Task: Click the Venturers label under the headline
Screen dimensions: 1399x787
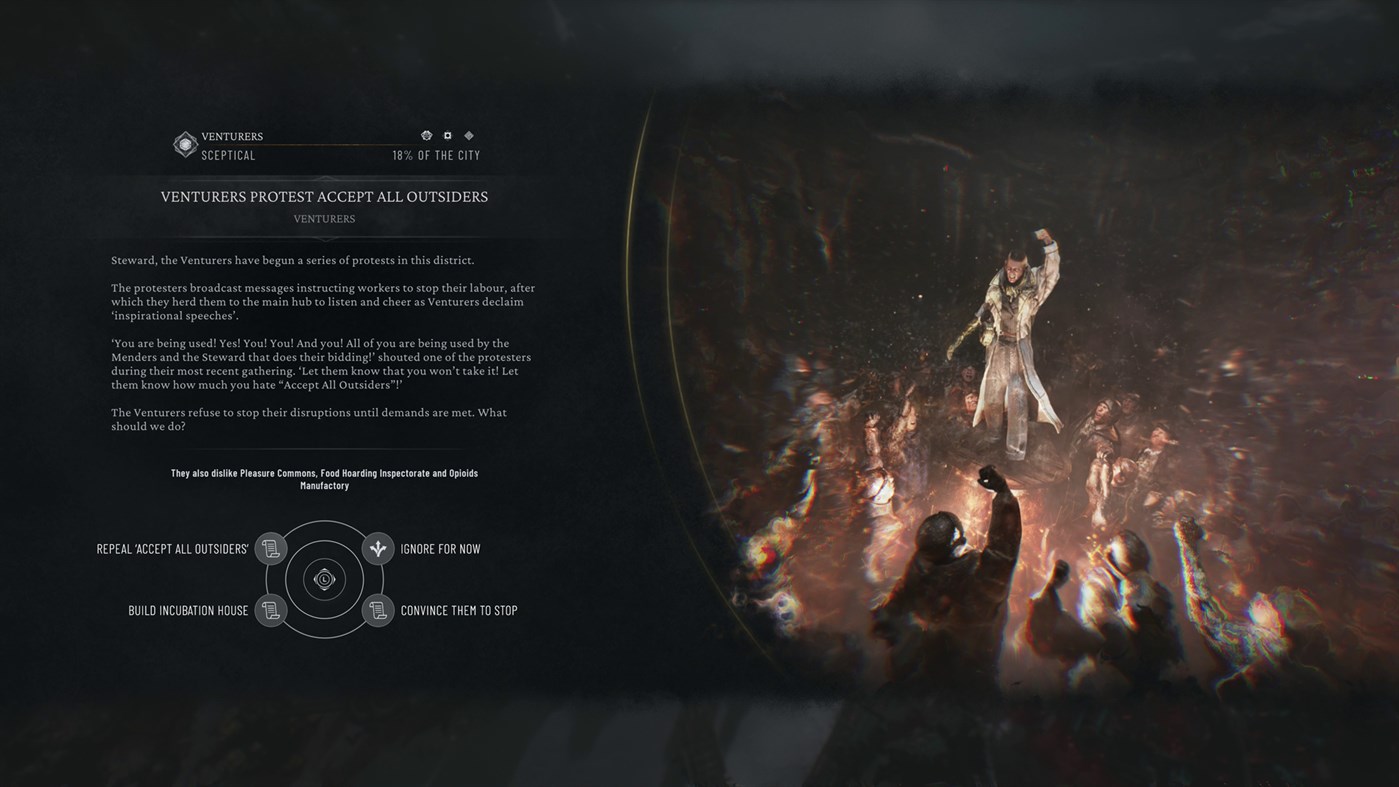Action: pos(324,218)
